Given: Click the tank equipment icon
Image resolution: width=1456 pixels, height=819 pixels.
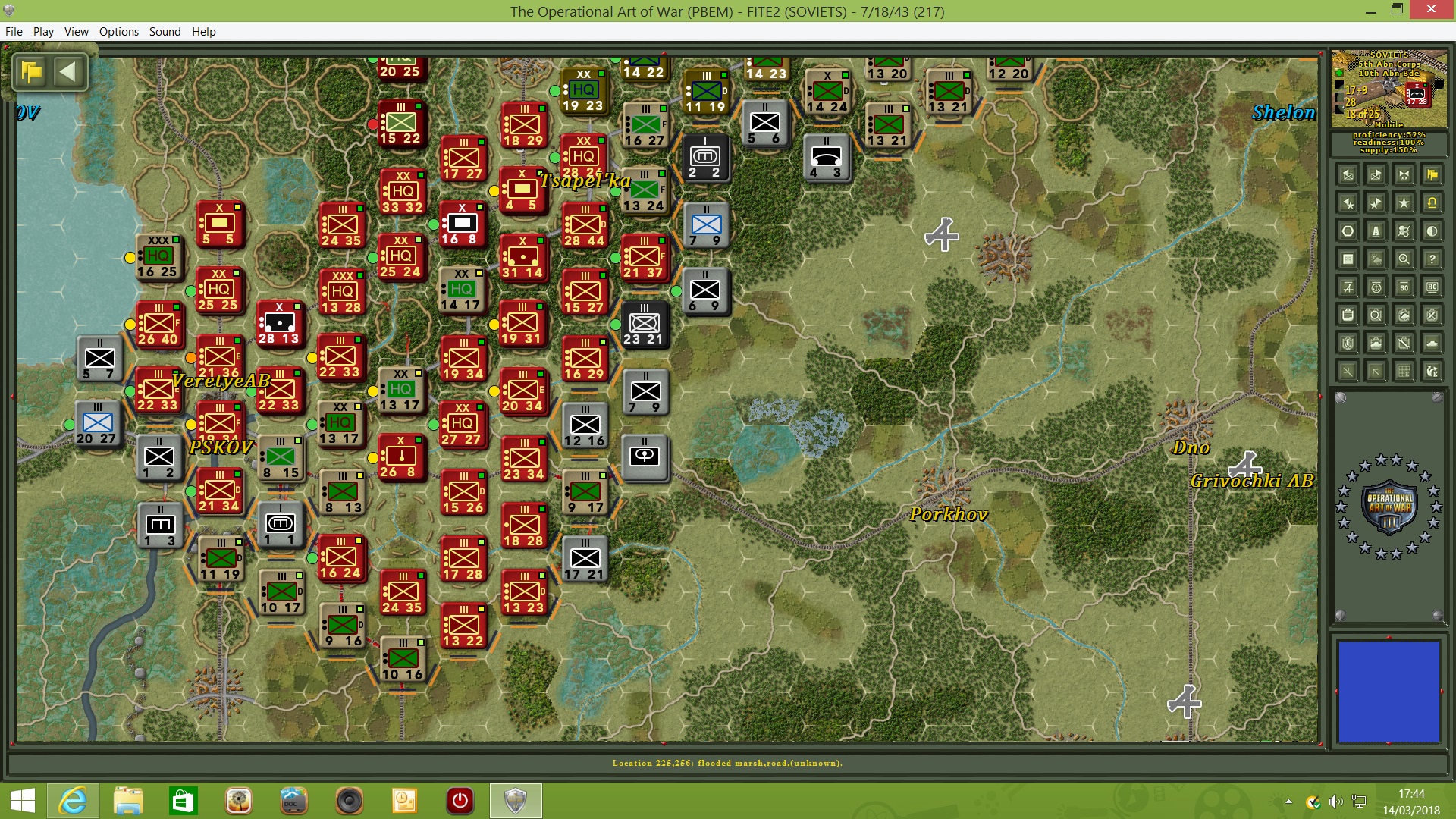Looking at the screenshot, I should pyautogui.click(x=1432, y=344).
